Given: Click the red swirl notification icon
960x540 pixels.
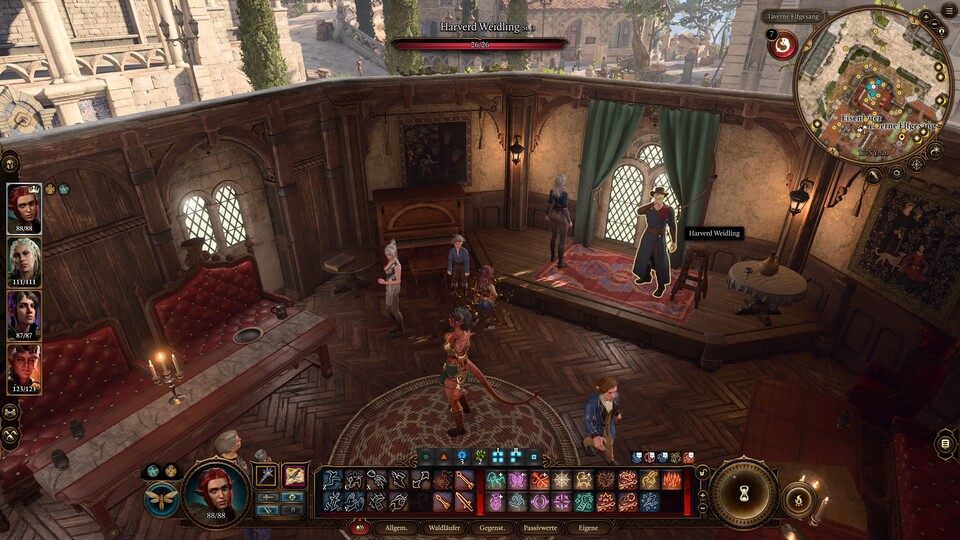Looking at the screenshot, I should coord(784,45).
